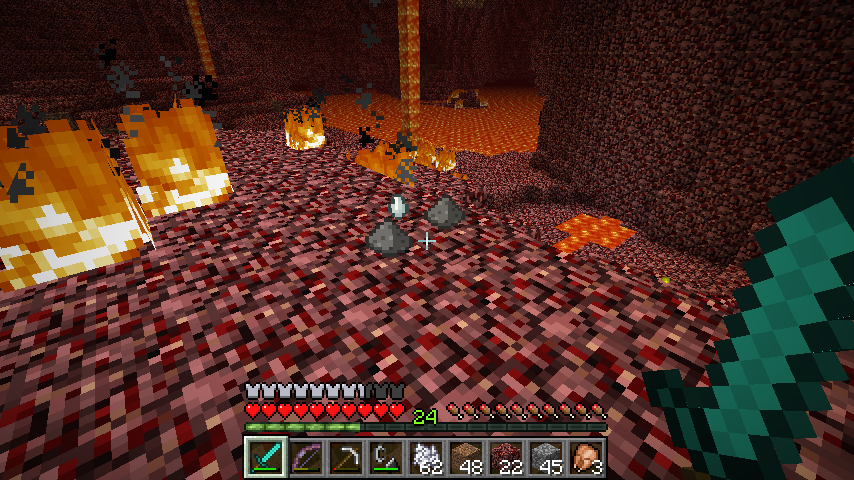Choose the netherrack stack of 22
The image size is (854, 480).
tap(506, 458)
